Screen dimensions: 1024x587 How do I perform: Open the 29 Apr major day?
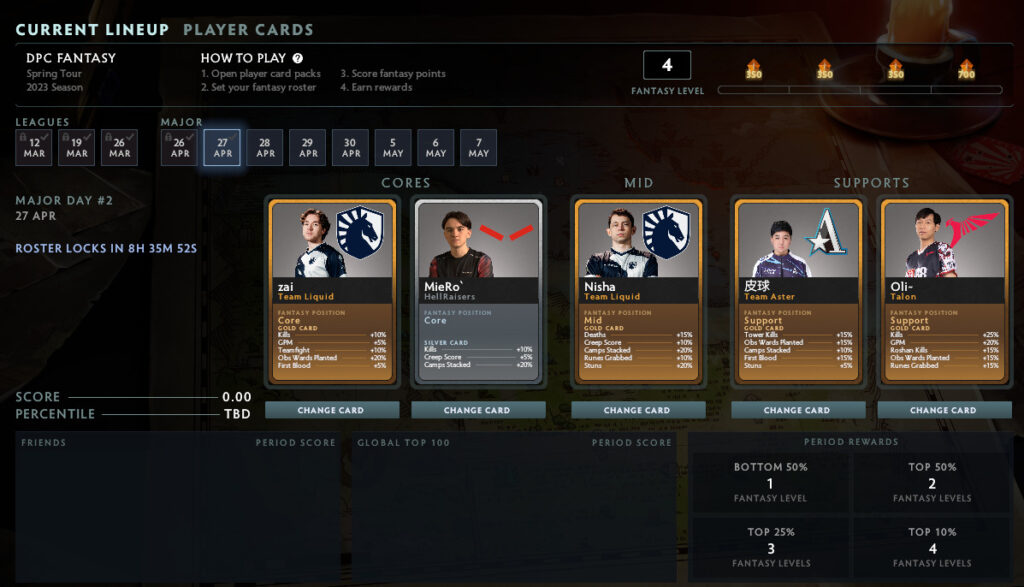click(308, 148)
